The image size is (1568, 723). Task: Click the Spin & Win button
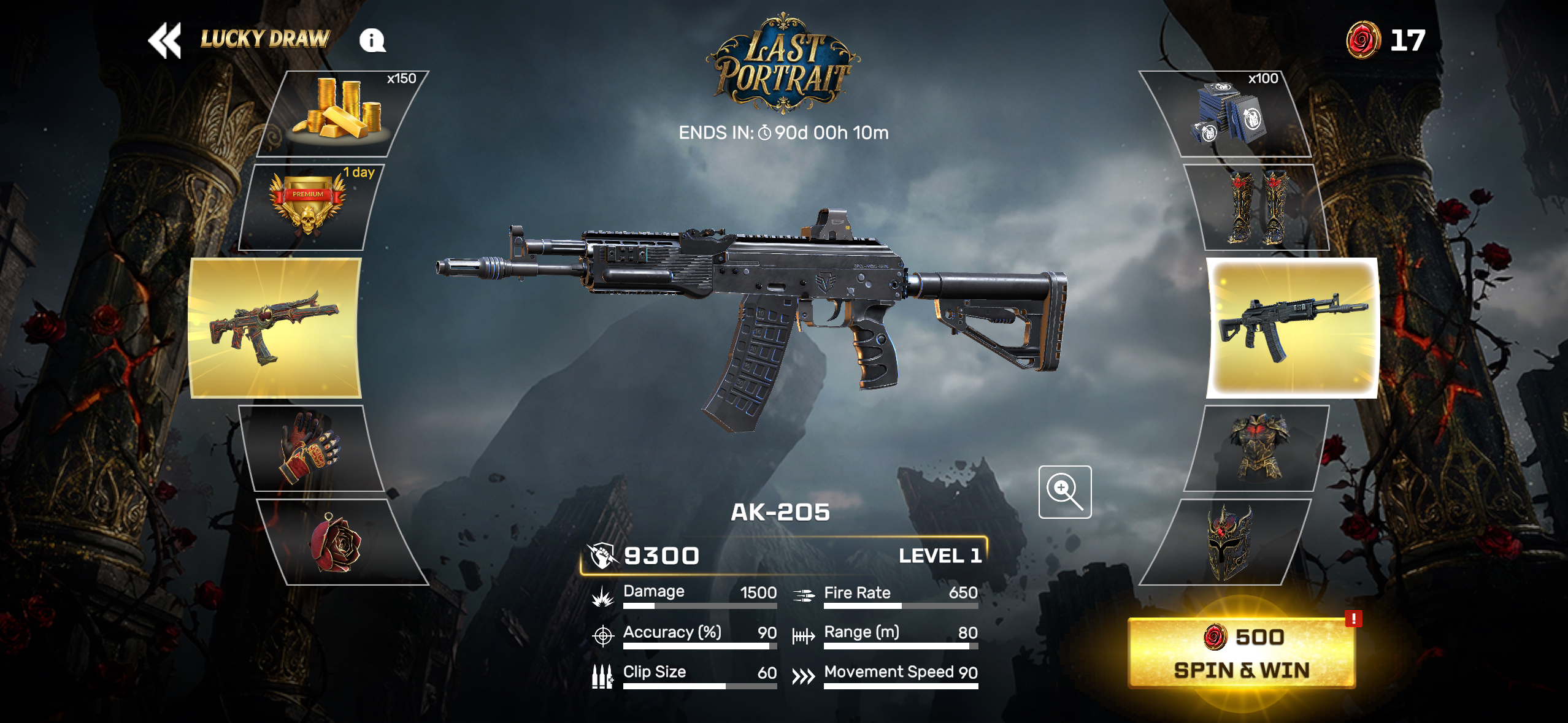coord(1242,654)
